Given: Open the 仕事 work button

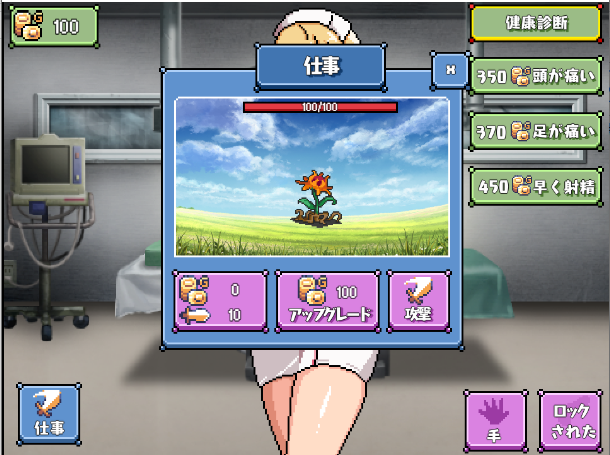Looking at the screenshot, I should point(48,414).
